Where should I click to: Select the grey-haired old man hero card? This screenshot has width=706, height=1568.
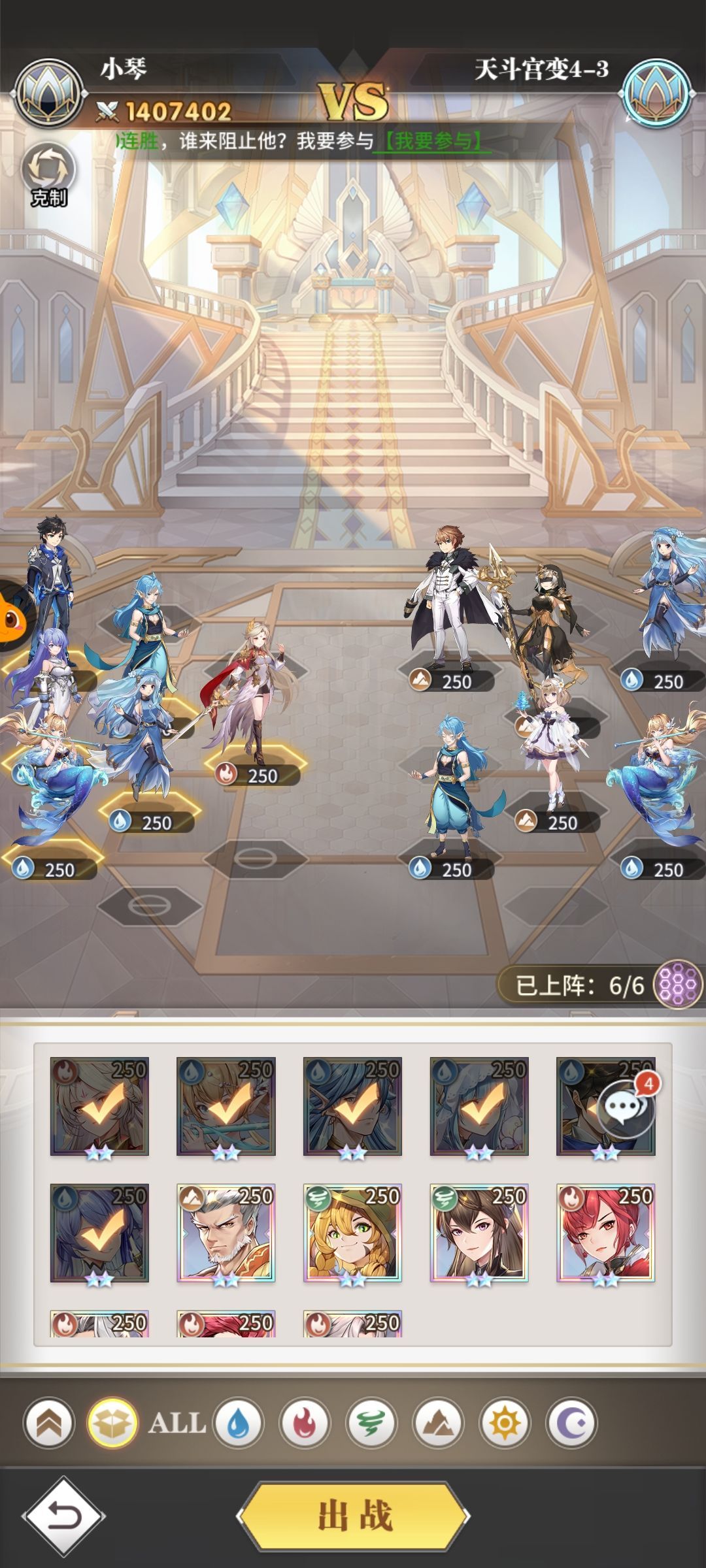tap(226, 1233)
